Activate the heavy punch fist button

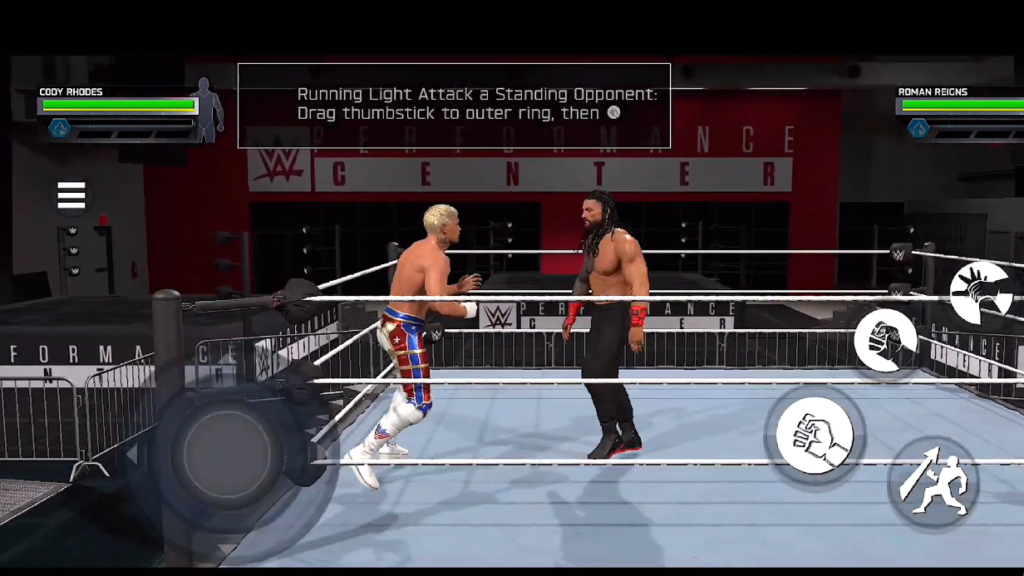[885, 341]
